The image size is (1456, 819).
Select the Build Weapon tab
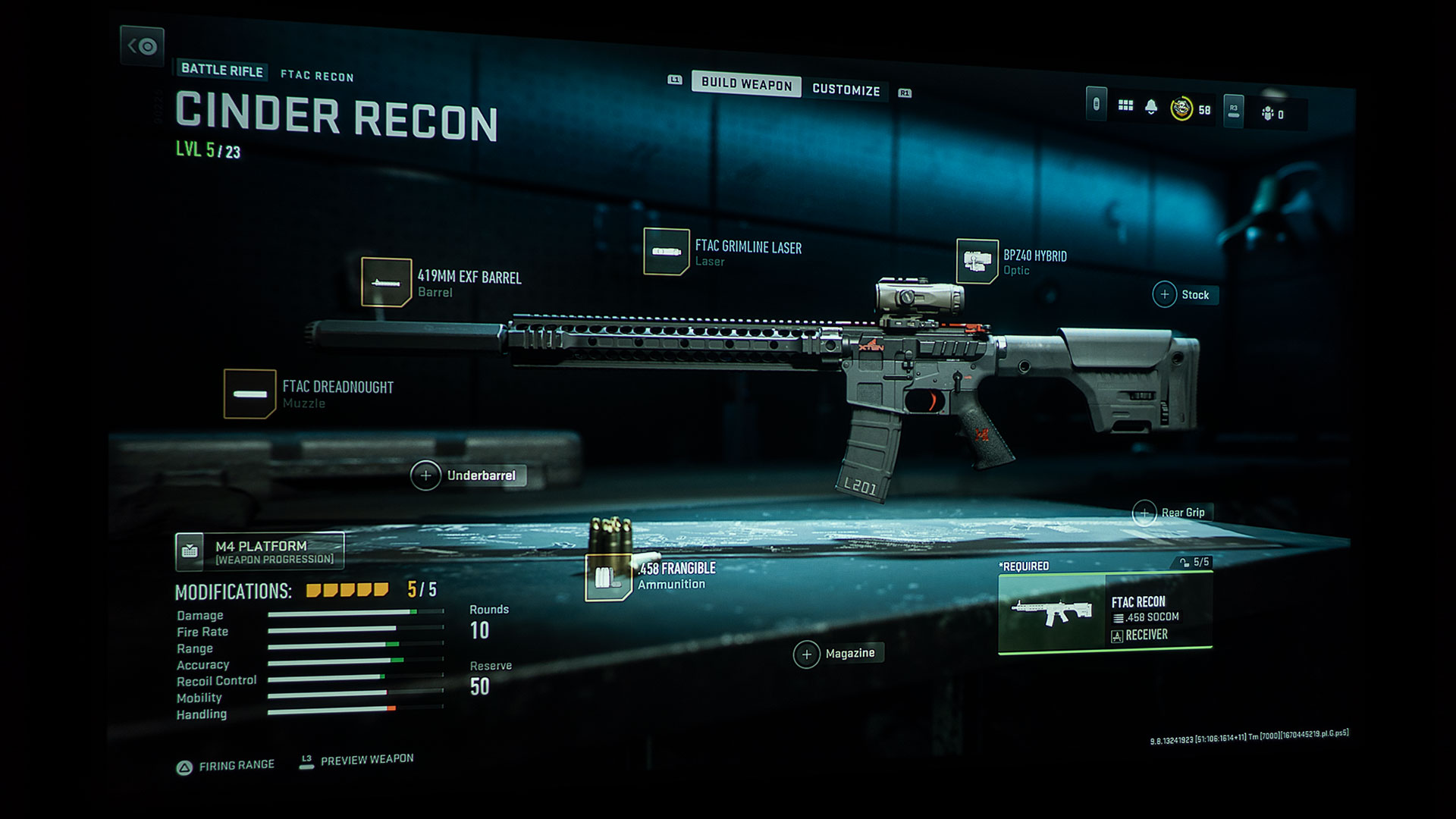pyautogui.click(x=746, y=83)
